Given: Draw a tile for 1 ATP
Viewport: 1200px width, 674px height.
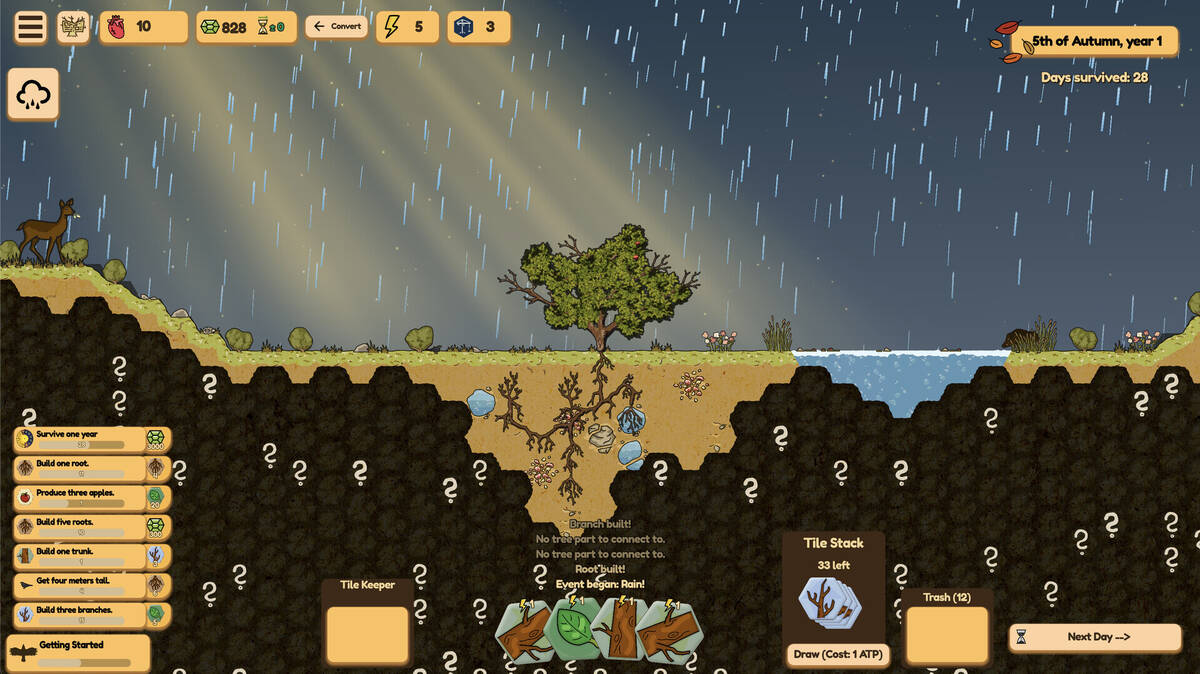Looking at the screenshot, I should (x=834, y=654).
